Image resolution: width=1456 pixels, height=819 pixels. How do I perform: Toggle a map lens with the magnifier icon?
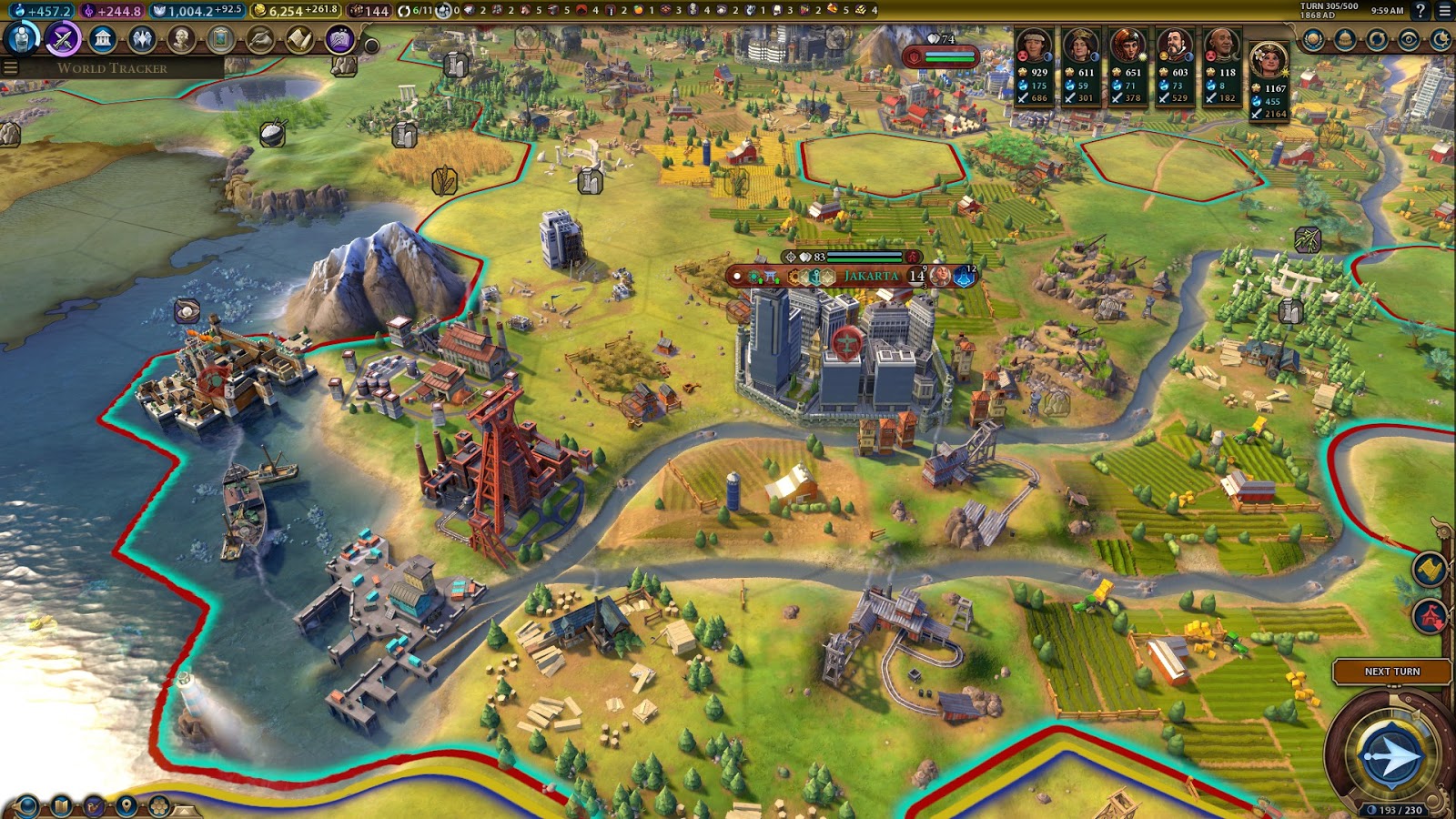(26, 804)
